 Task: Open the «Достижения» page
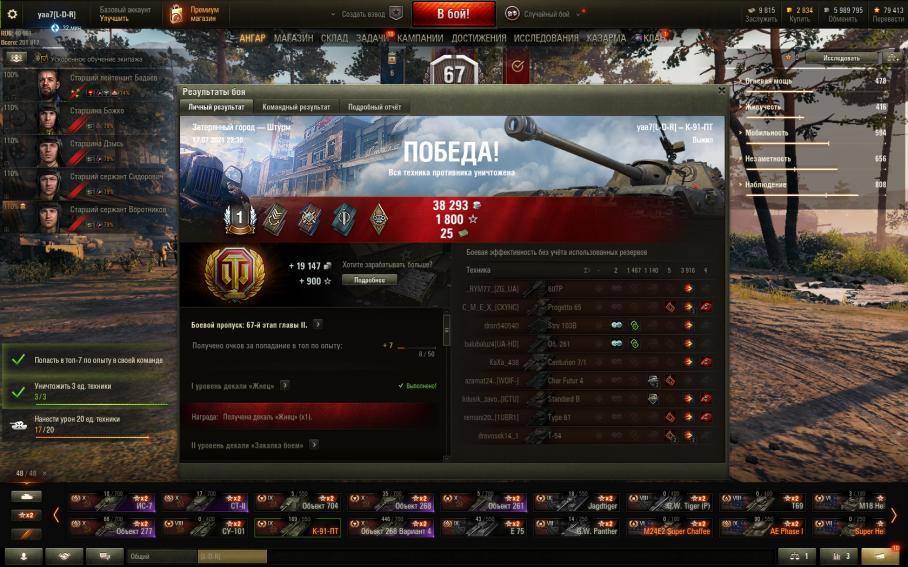(478, 38)
